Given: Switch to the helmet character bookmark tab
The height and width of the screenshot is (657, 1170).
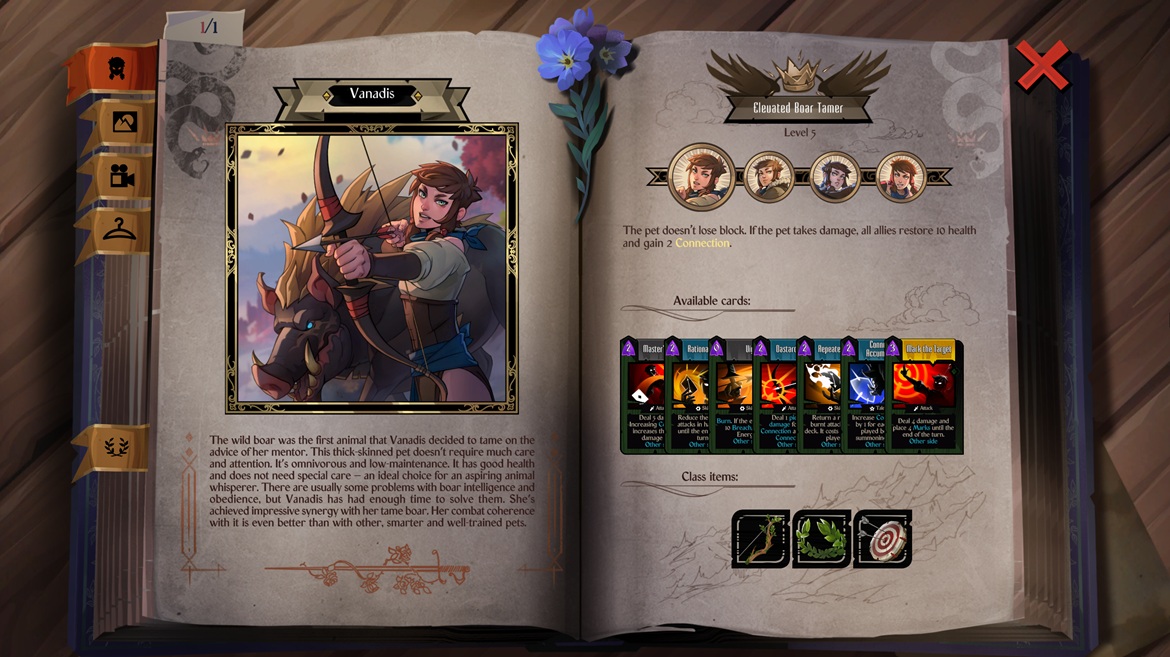Looking at the screenshot, I should pyautogui.click(x=117, y=68).
